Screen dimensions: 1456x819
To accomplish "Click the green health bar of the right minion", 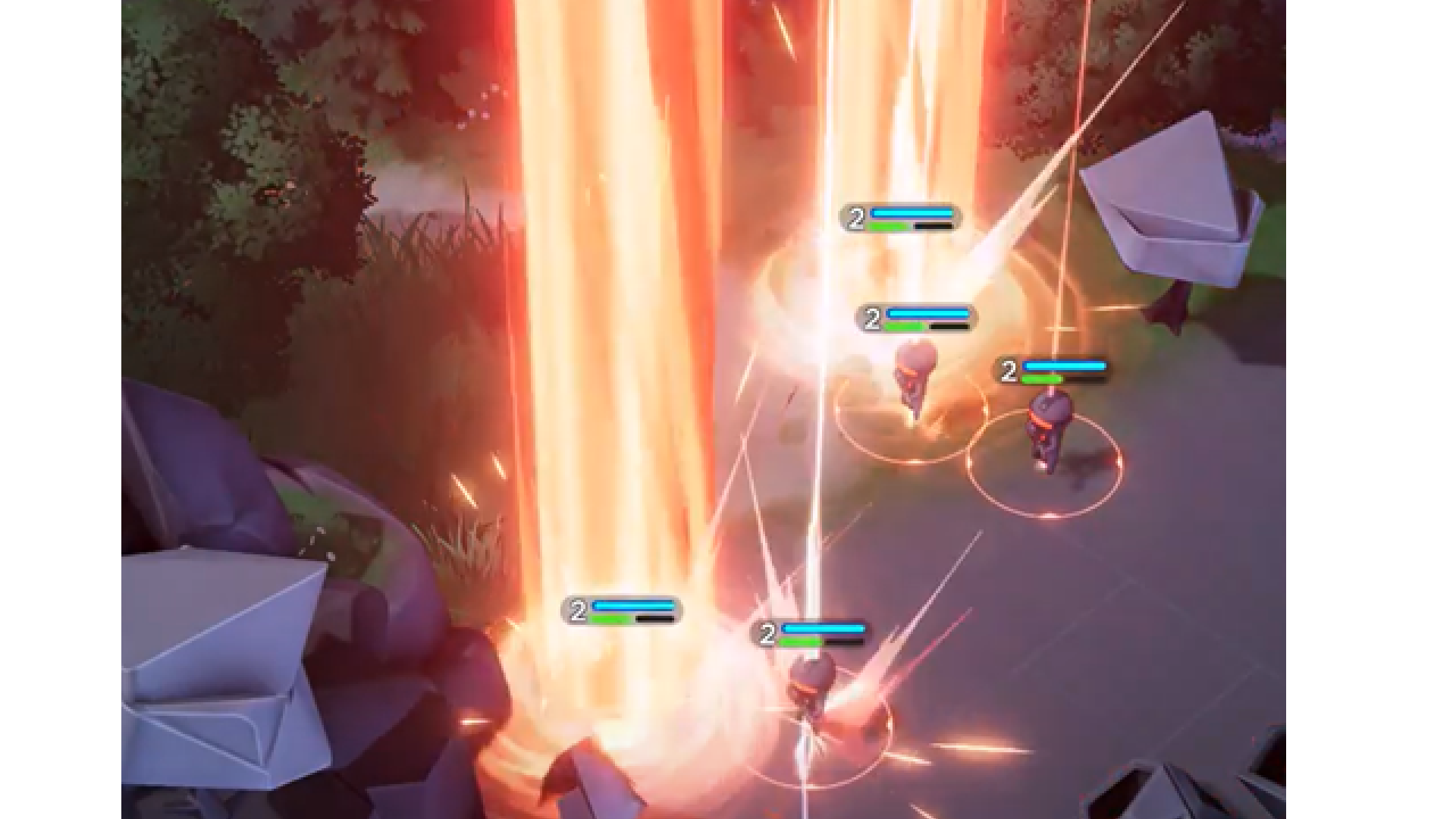I will pyautogui.click(x=1043, y=377).
